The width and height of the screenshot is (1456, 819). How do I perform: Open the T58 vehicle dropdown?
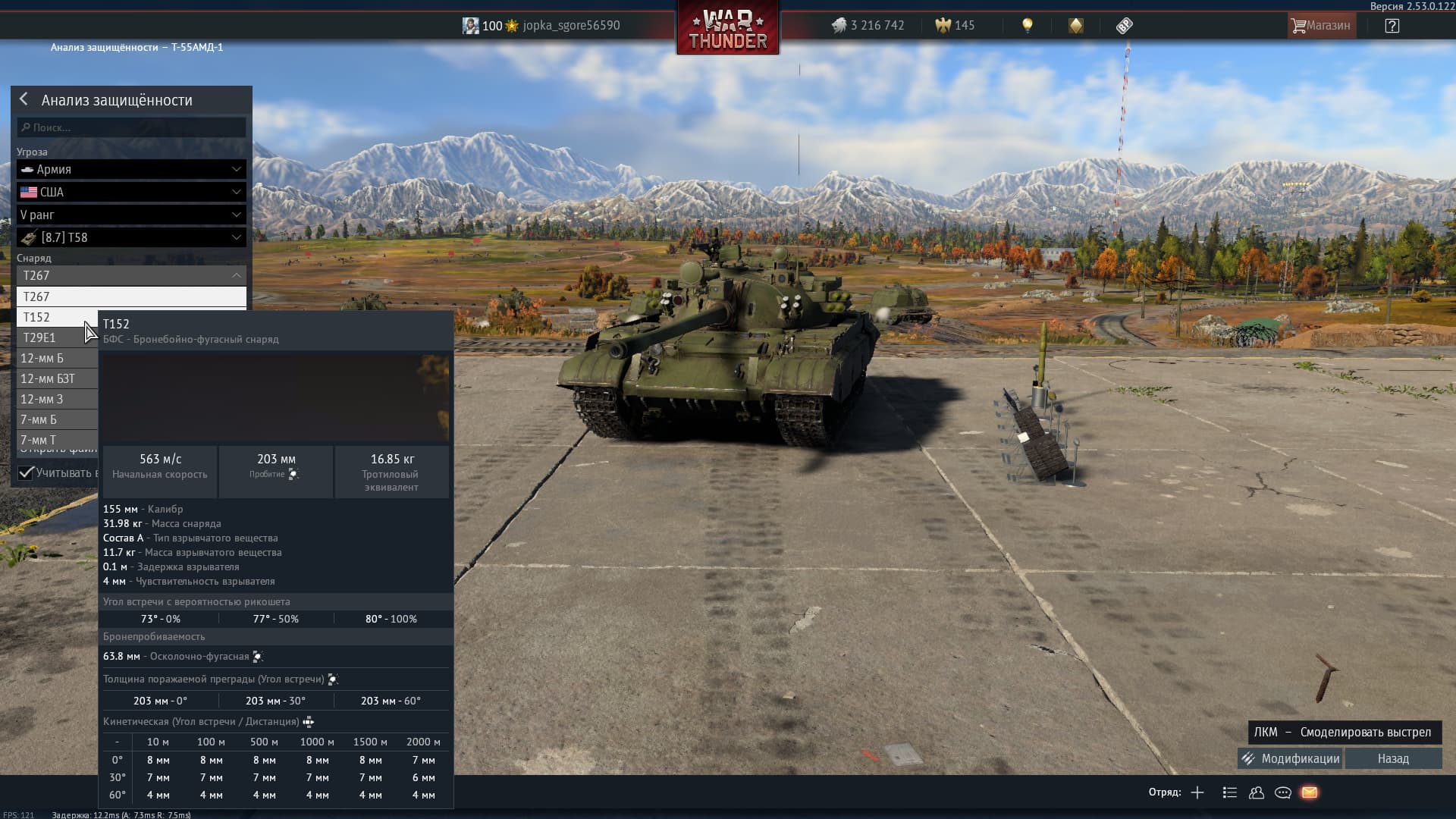[x=131, y=237]
